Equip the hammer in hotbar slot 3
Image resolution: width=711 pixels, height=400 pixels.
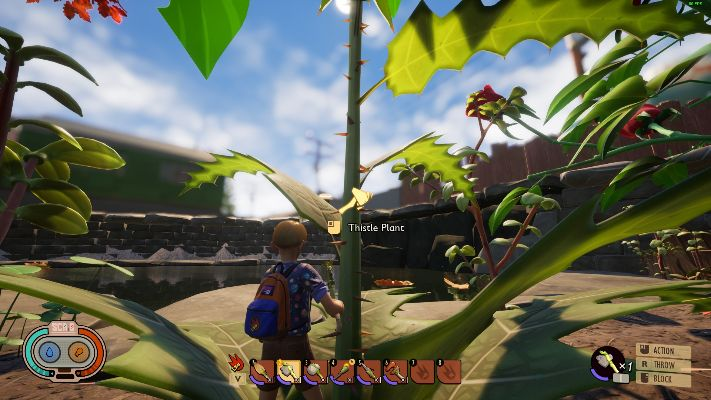click(316, 372)
